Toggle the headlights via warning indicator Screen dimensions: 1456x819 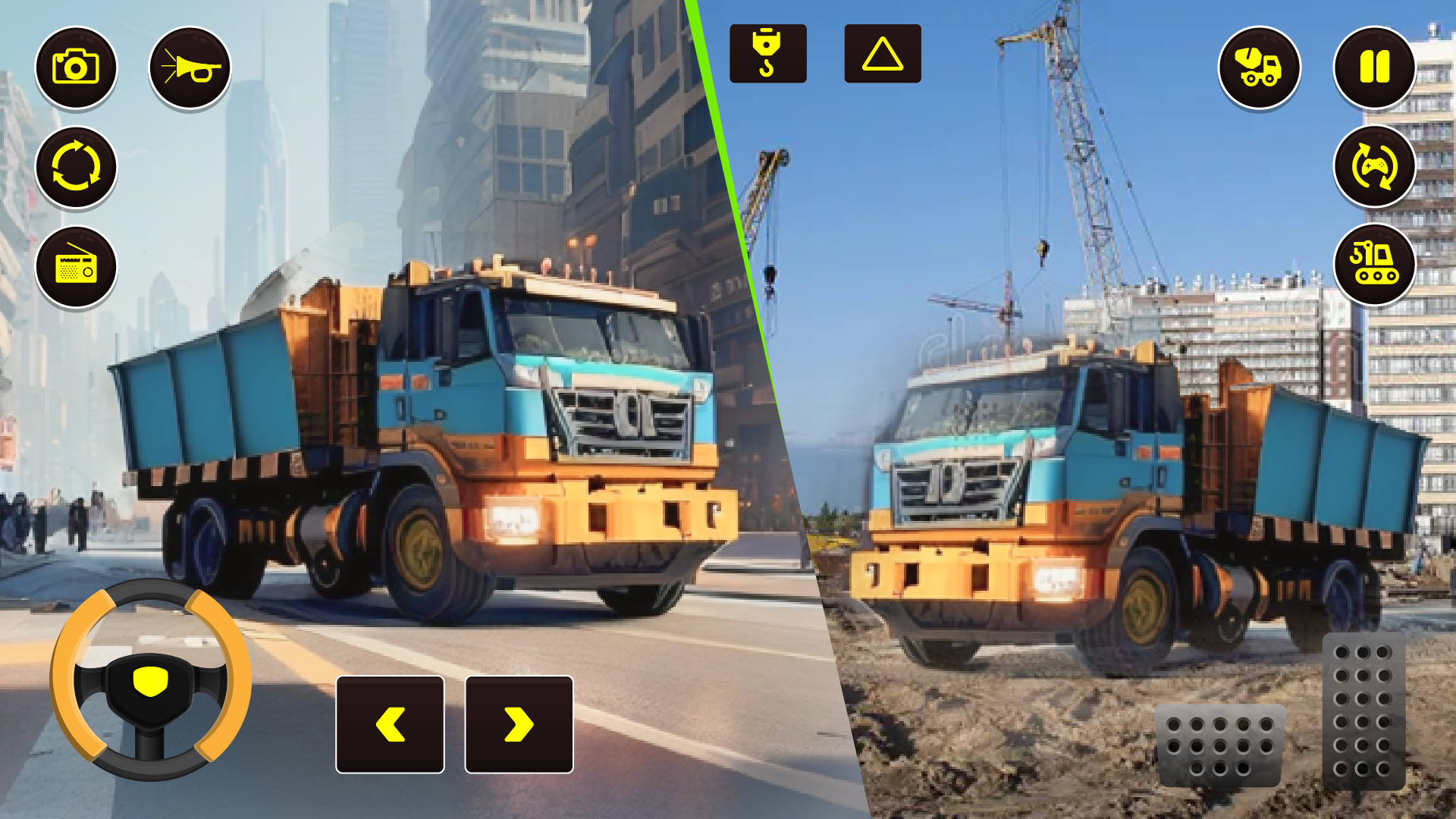pos(882,54)
